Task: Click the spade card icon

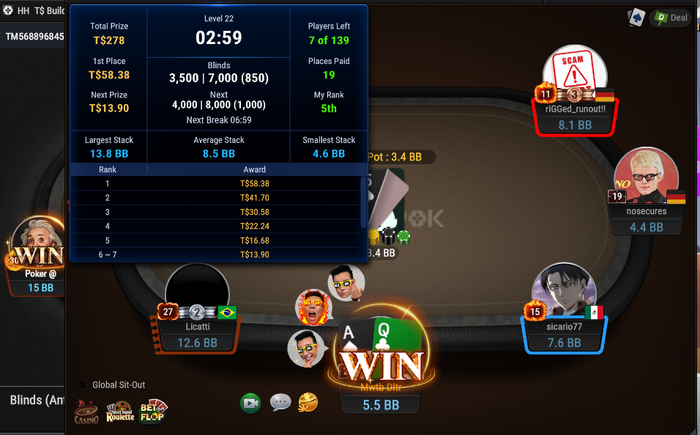Action: click(636, 17)
